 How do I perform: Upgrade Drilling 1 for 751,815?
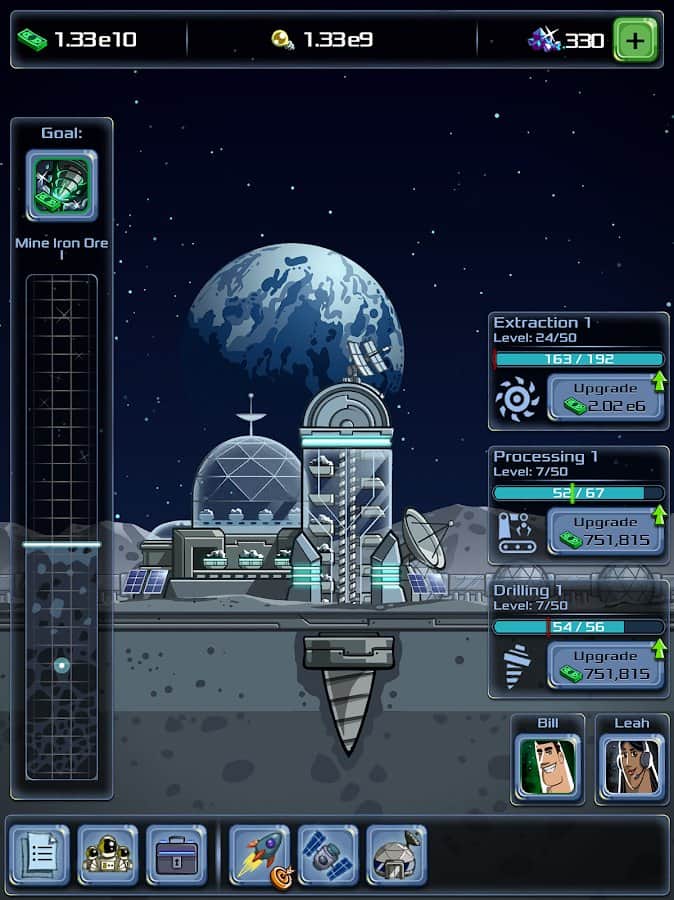click(x=605, y=665)
